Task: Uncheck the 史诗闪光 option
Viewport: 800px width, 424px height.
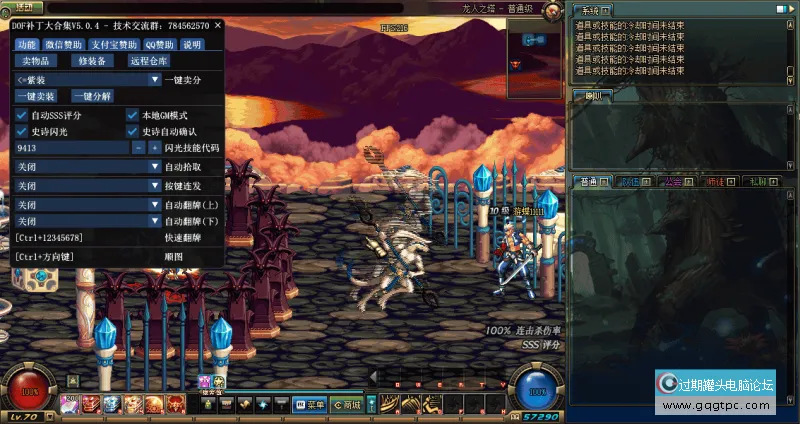Action: (x=22, y=131)
